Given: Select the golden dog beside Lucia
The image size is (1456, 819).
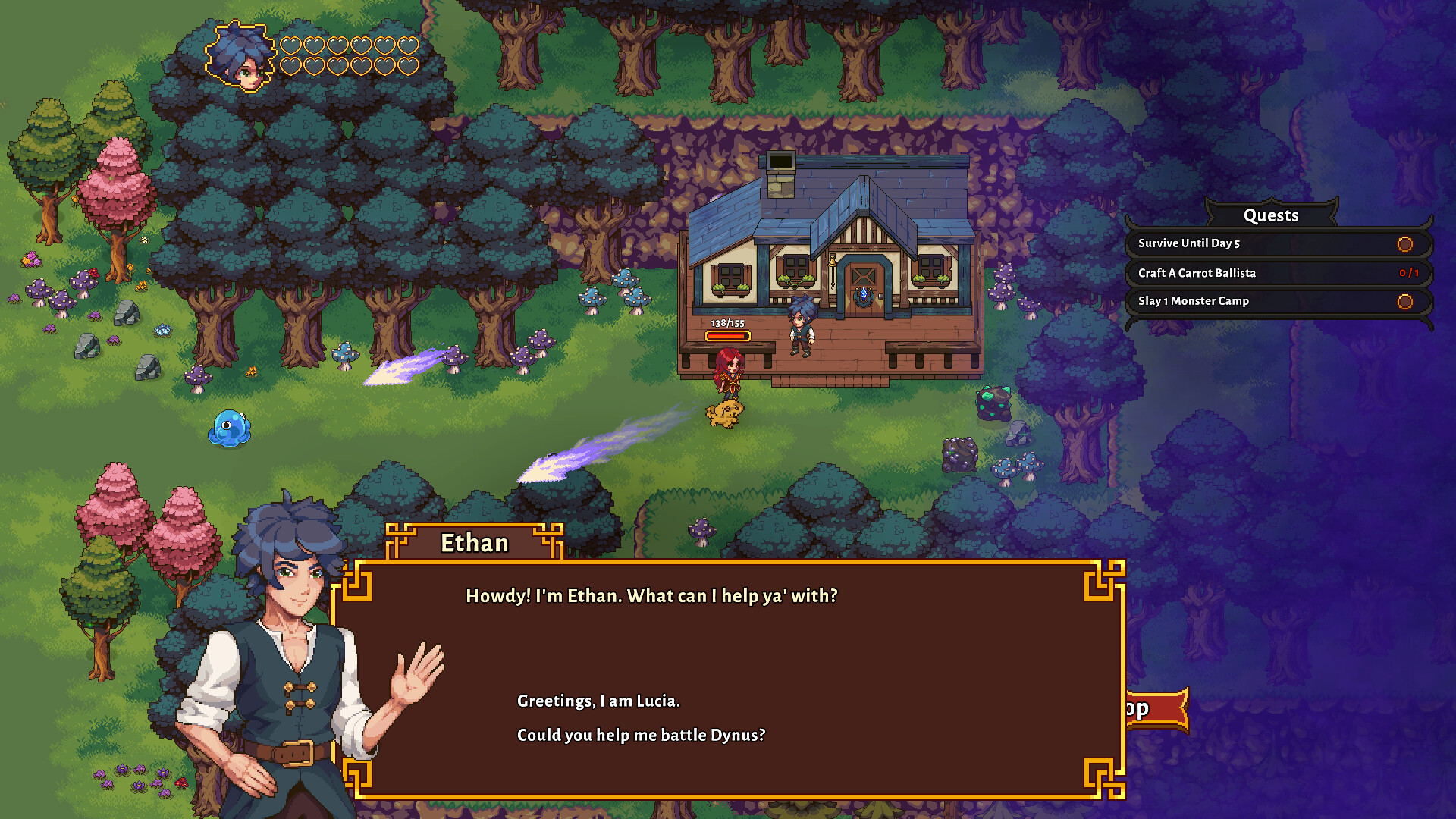Looking at the screenshot, I should (726, 413).
